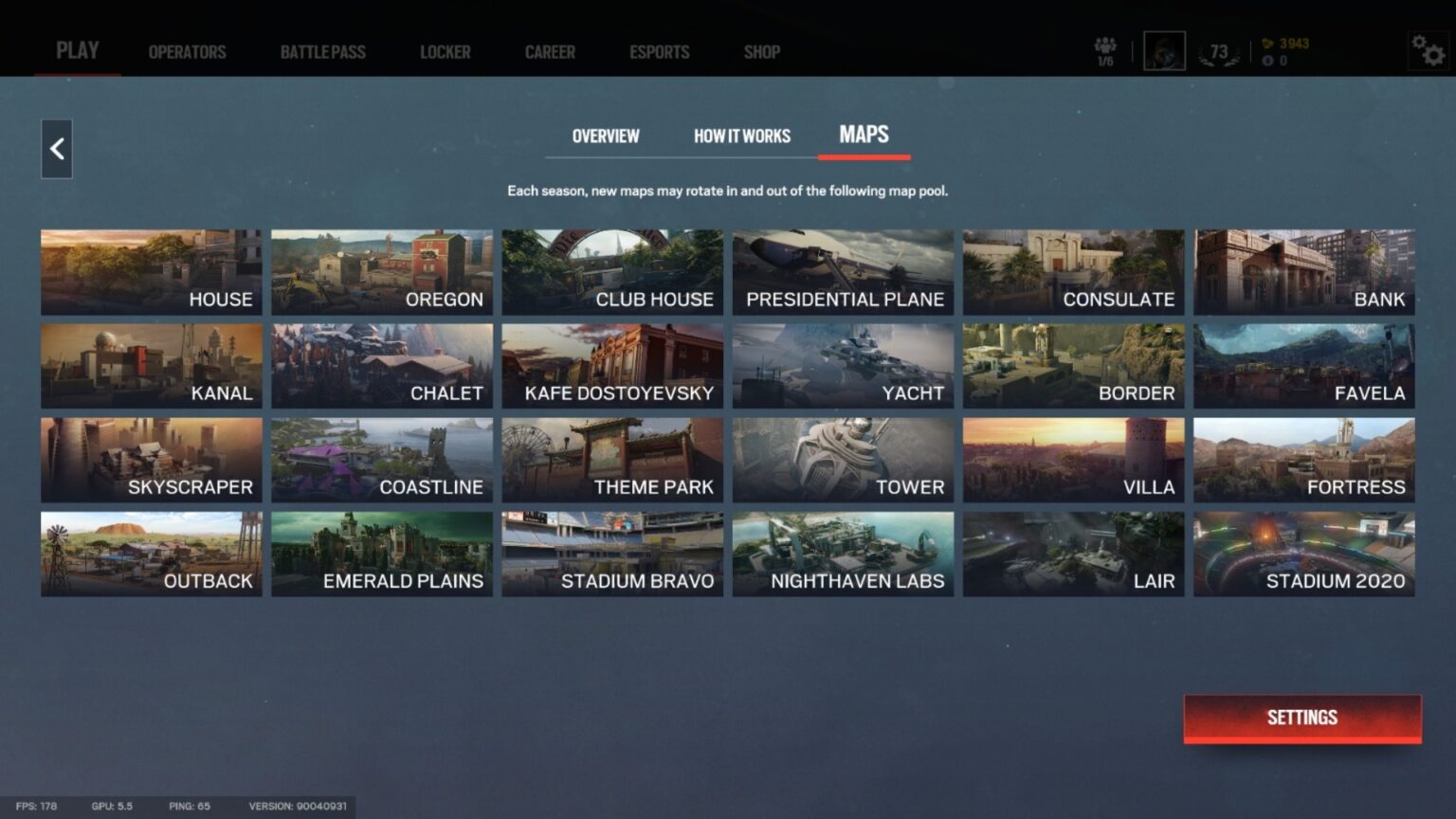The image size is (1456, 819).
Task: Select the Nighthaven Labs map
Action: click(843, 554)
